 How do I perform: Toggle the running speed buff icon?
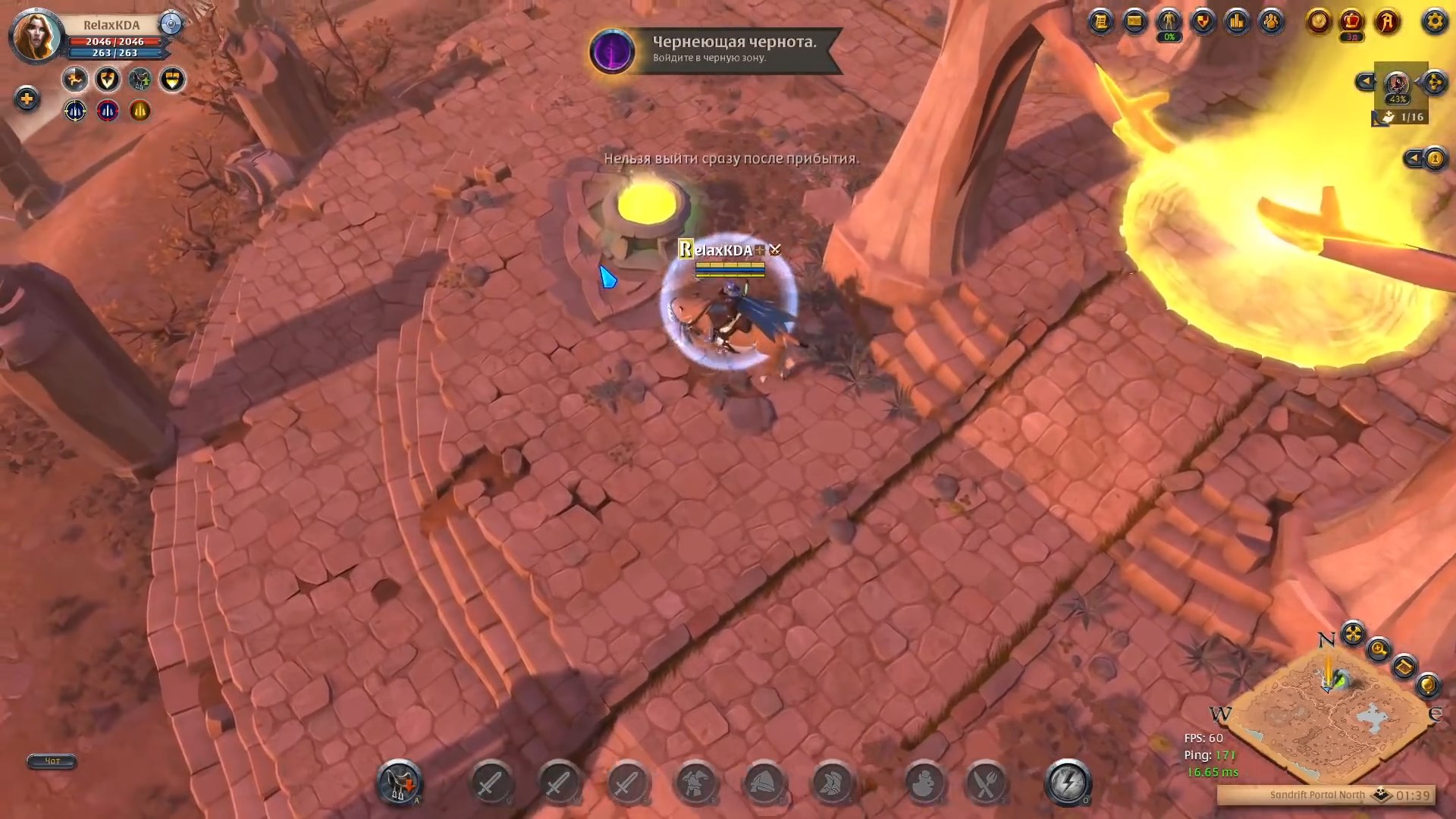[x=74, y=79]
